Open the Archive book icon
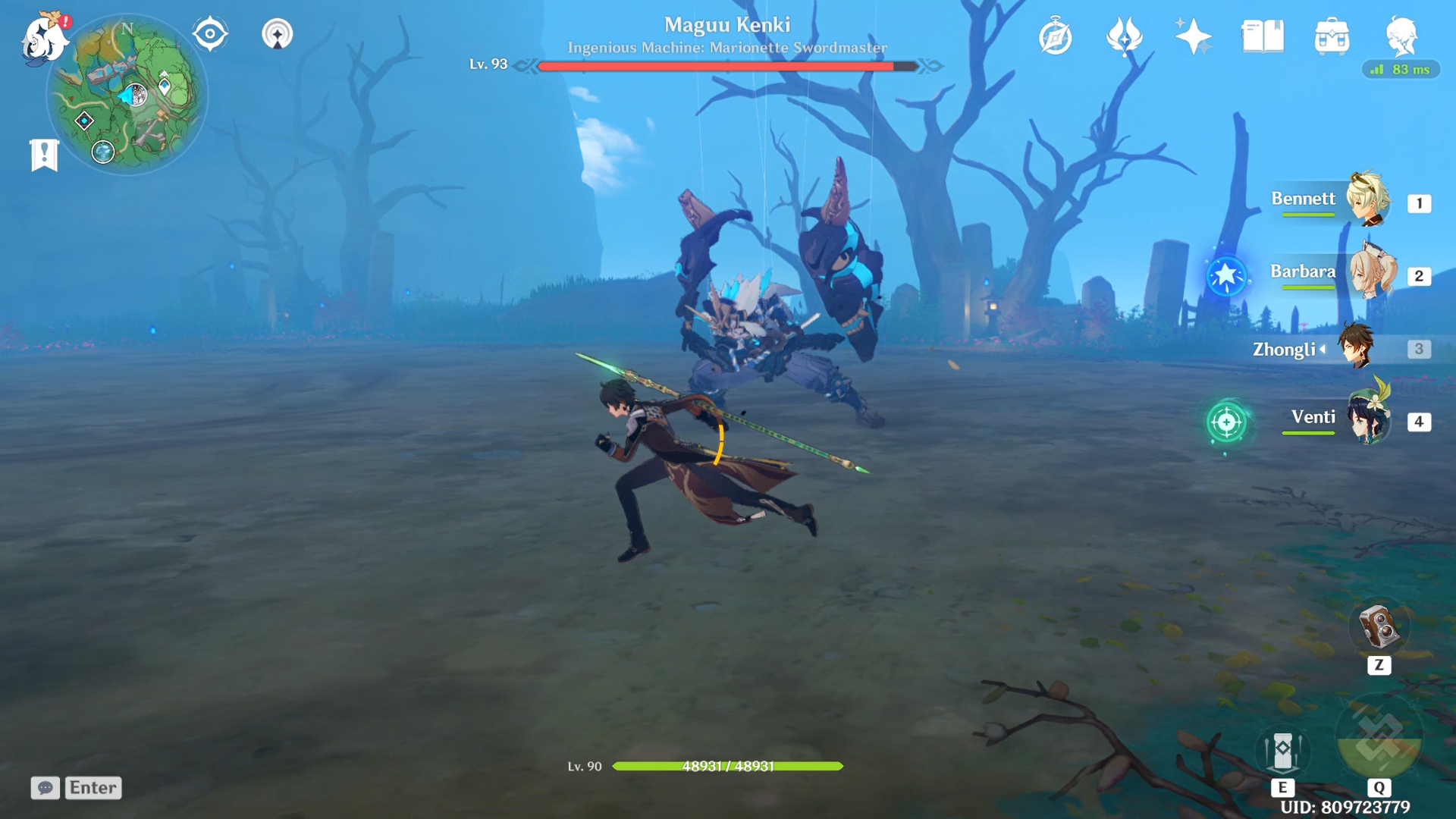 [1261, 34]
